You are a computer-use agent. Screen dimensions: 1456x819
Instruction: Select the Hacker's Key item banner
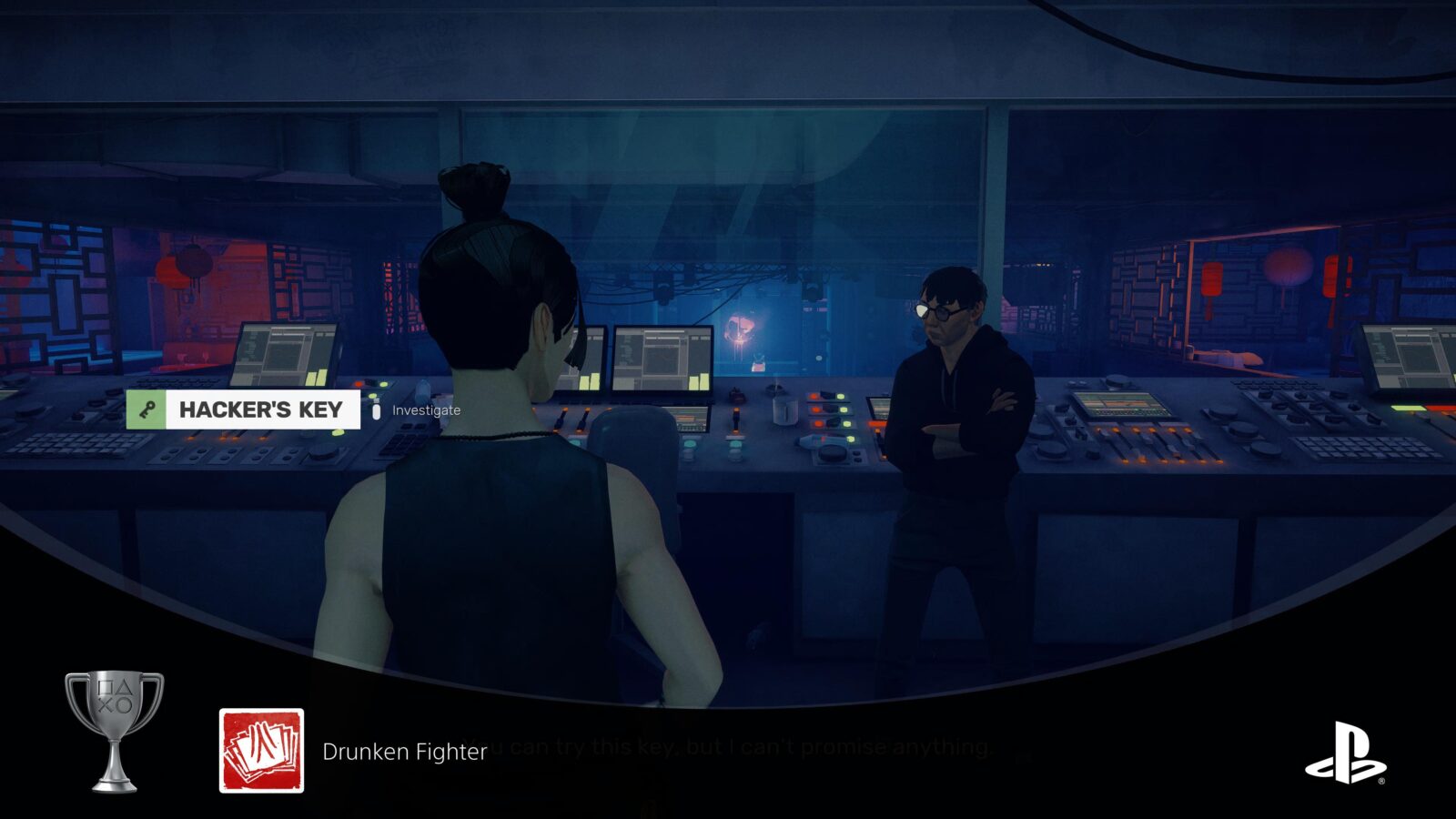click(x=244, y=409)
